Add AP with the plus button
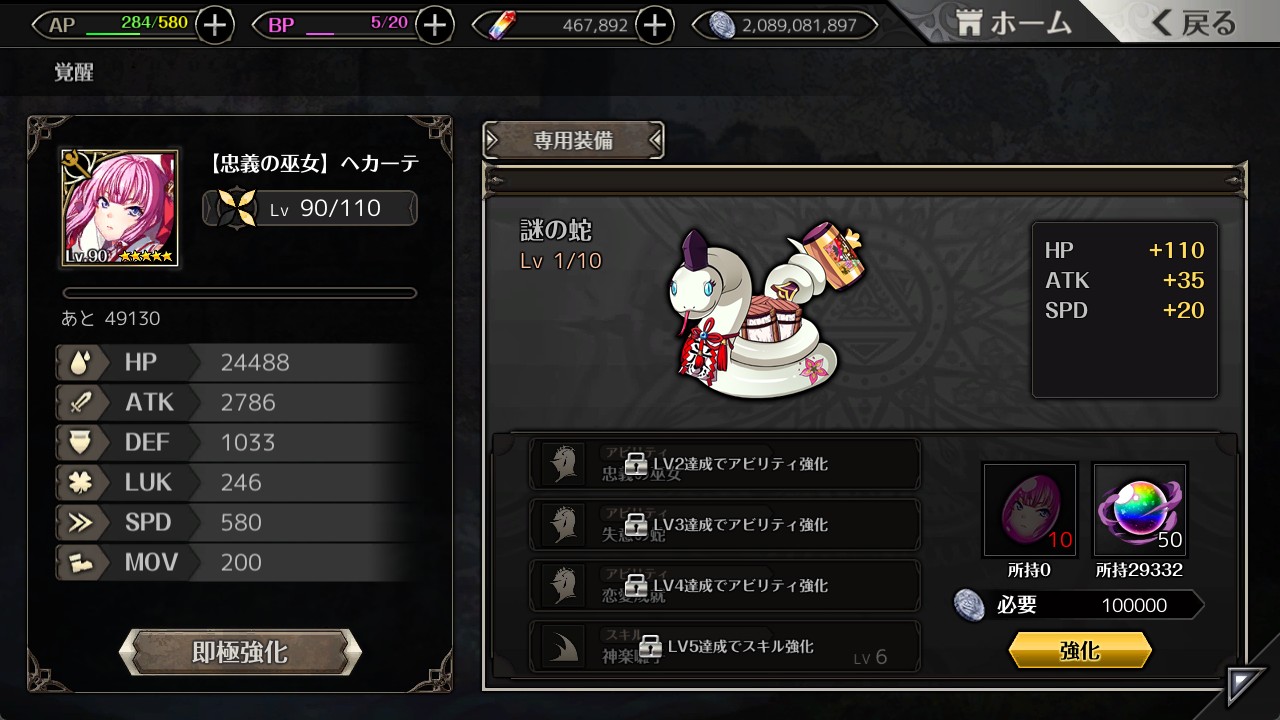This screenshot has width=1280, height=720. [215, 25]
